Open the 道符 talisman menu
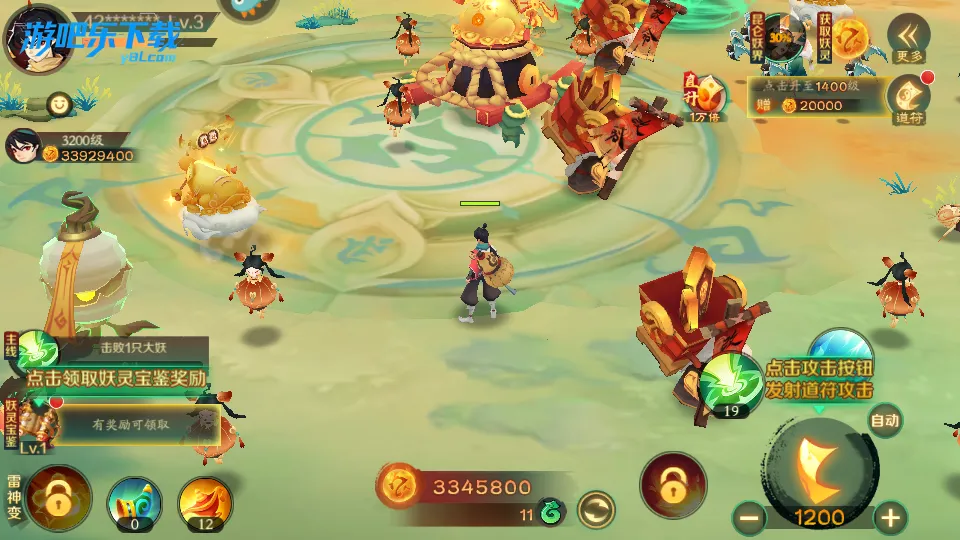This screenshot has width=960, height=540. click(x=908, y=96)
